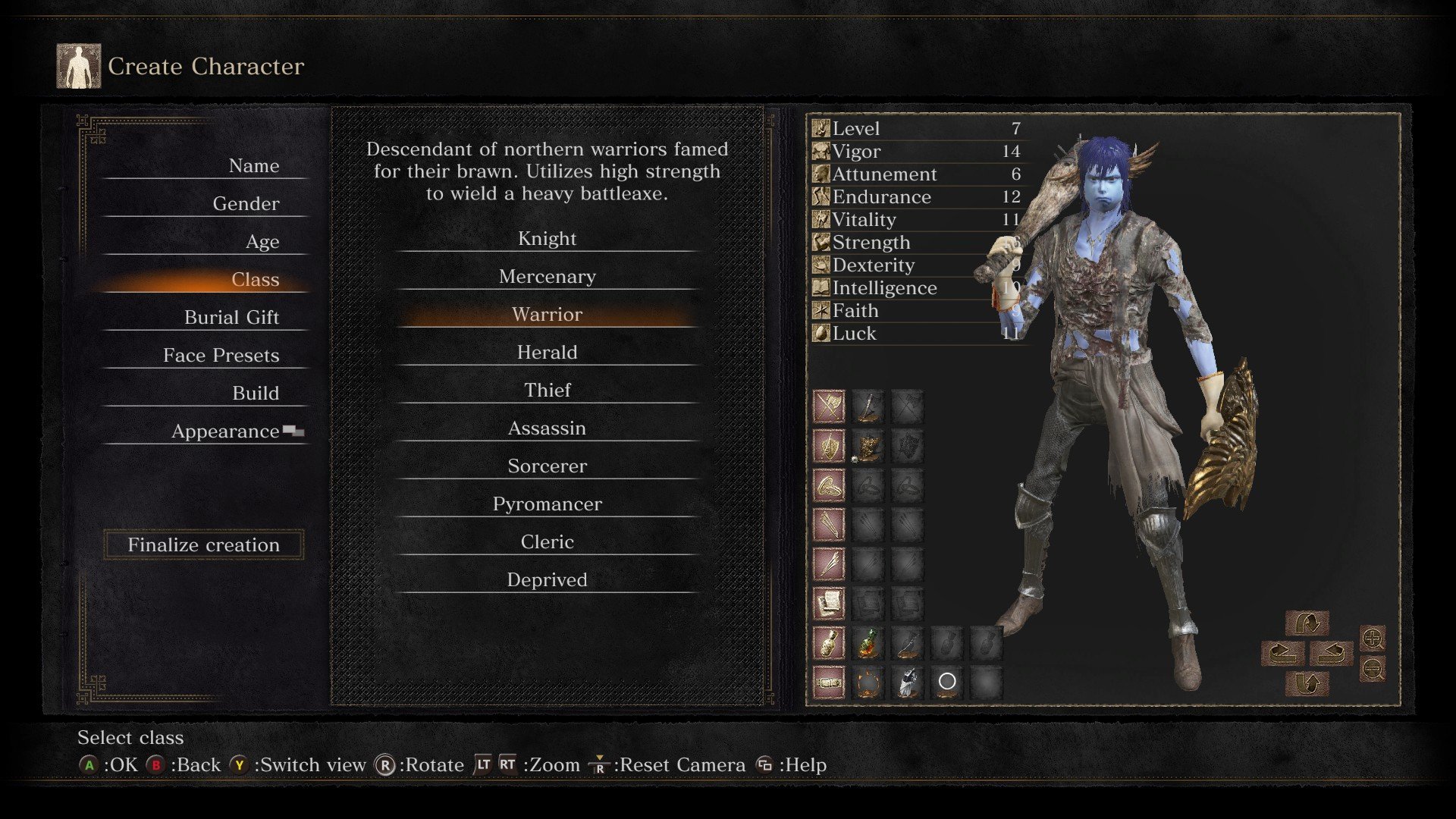
Task: Click the magnifier zoom-out camera button
Action: 1373,669
